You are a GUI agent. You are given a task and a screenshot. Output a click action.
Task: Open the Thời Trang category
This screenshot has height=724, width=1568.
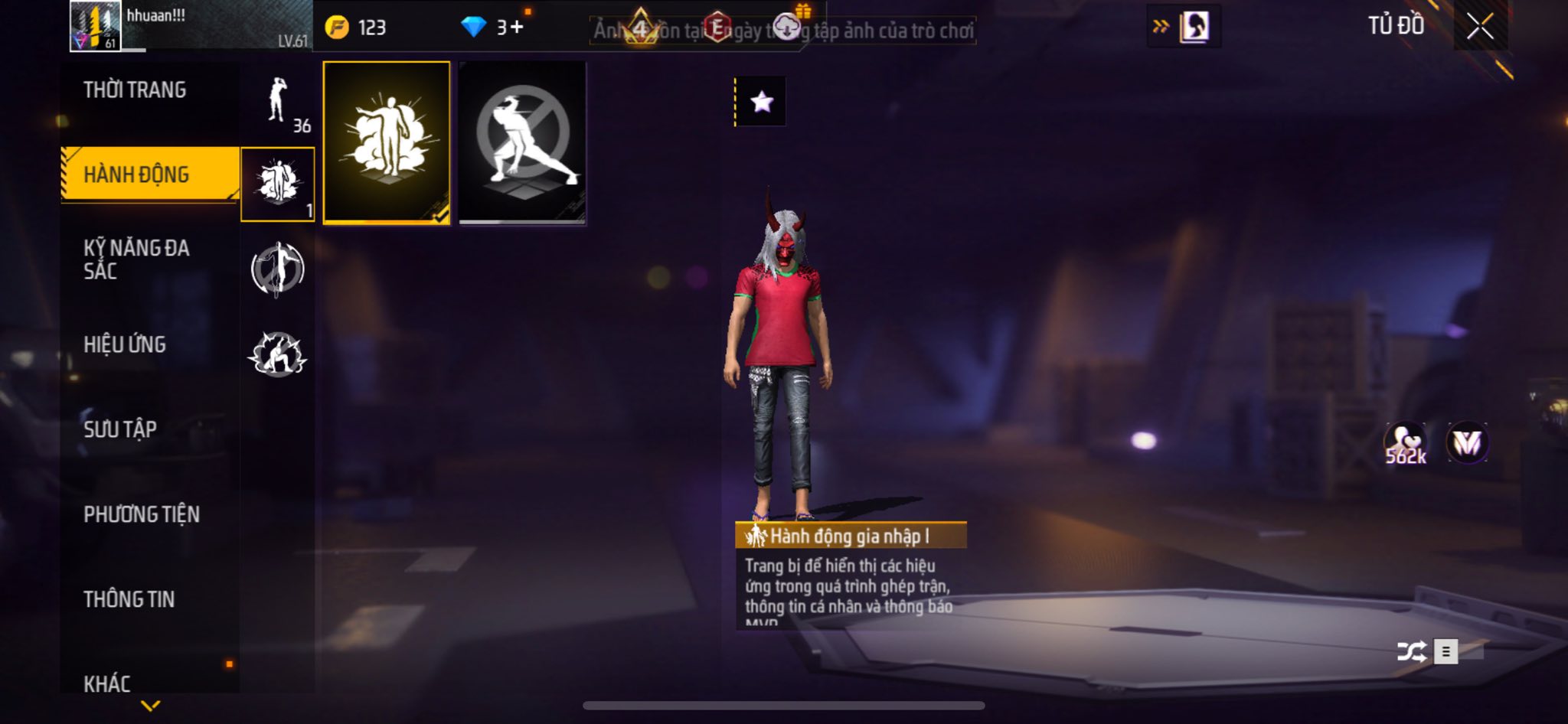click(135, 90)
